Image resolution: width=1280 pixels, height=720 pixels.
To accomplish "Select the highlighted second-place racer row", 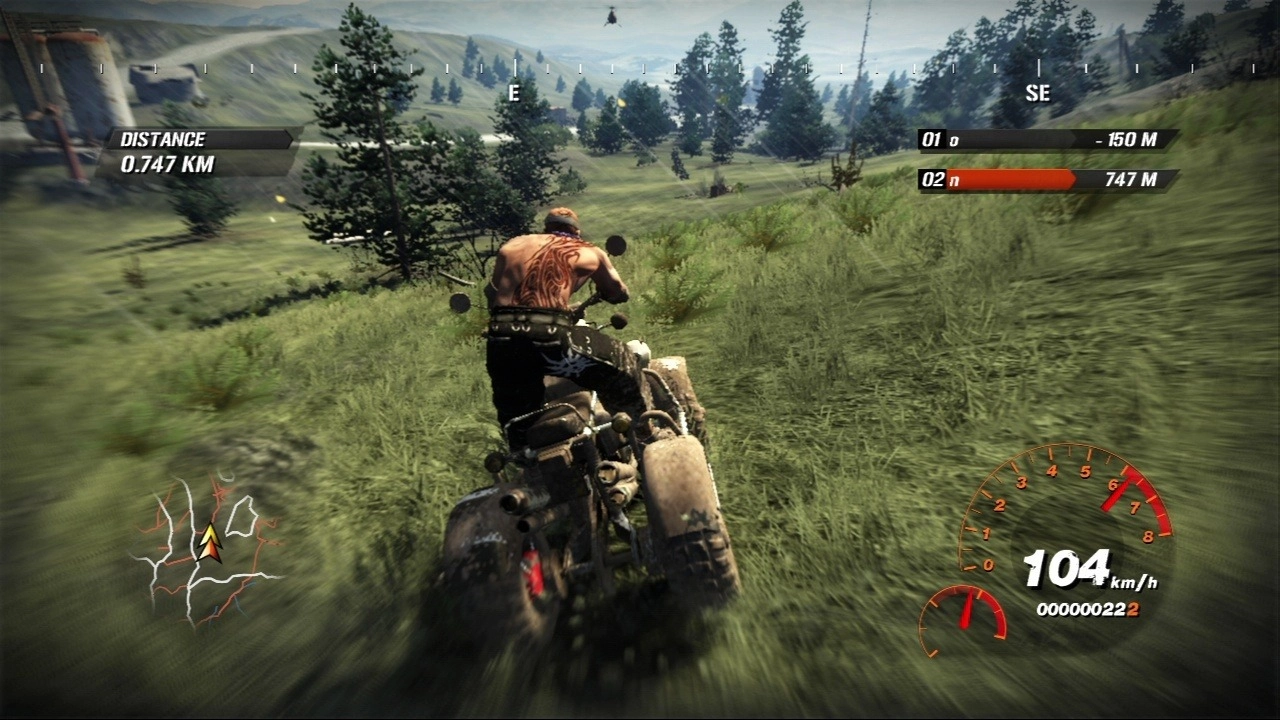I will pyautogui.click(x=1046, y=180).
